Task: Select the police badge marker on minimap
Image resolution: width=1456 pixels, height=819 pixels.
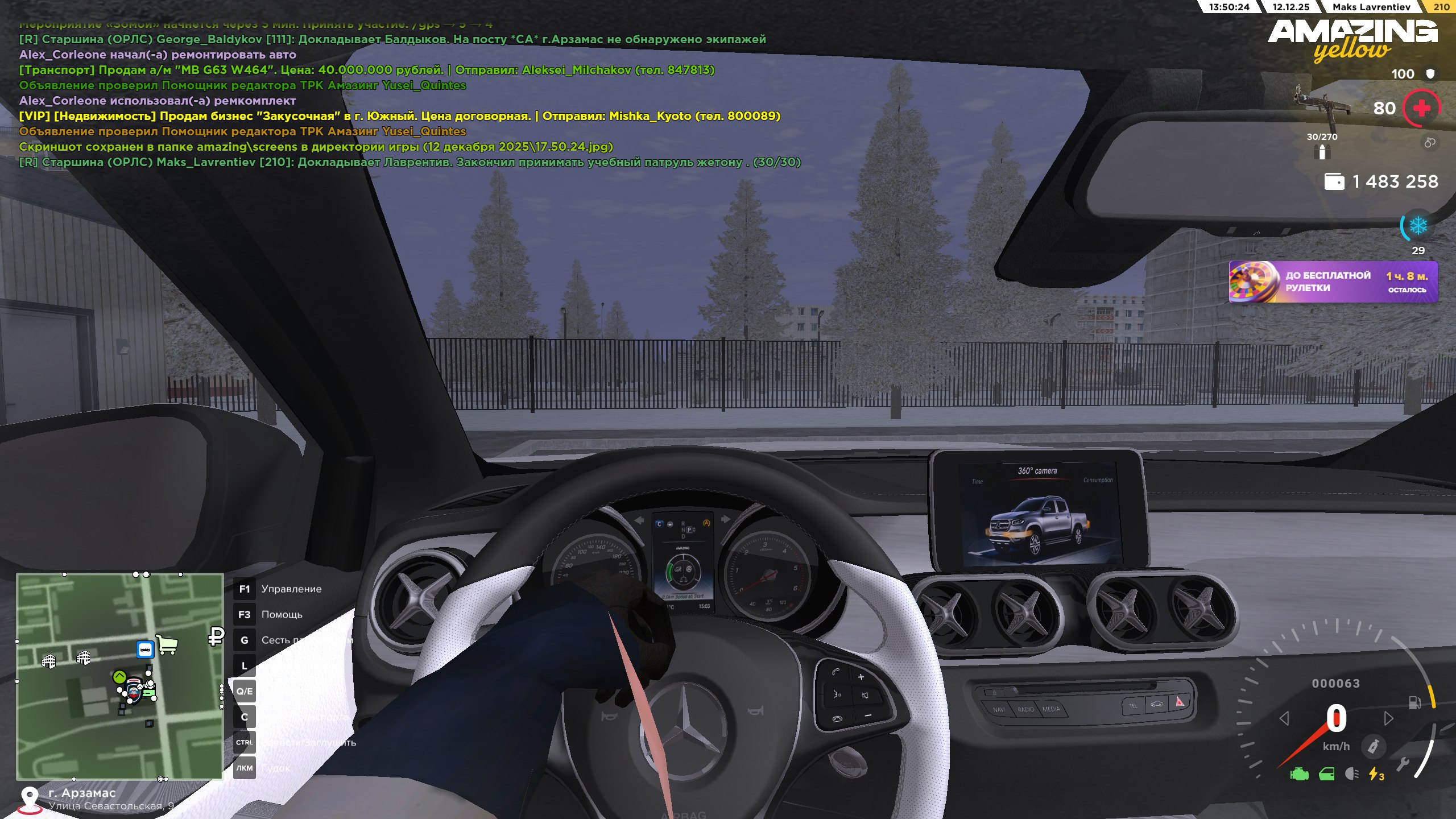Action: [134, 689]
